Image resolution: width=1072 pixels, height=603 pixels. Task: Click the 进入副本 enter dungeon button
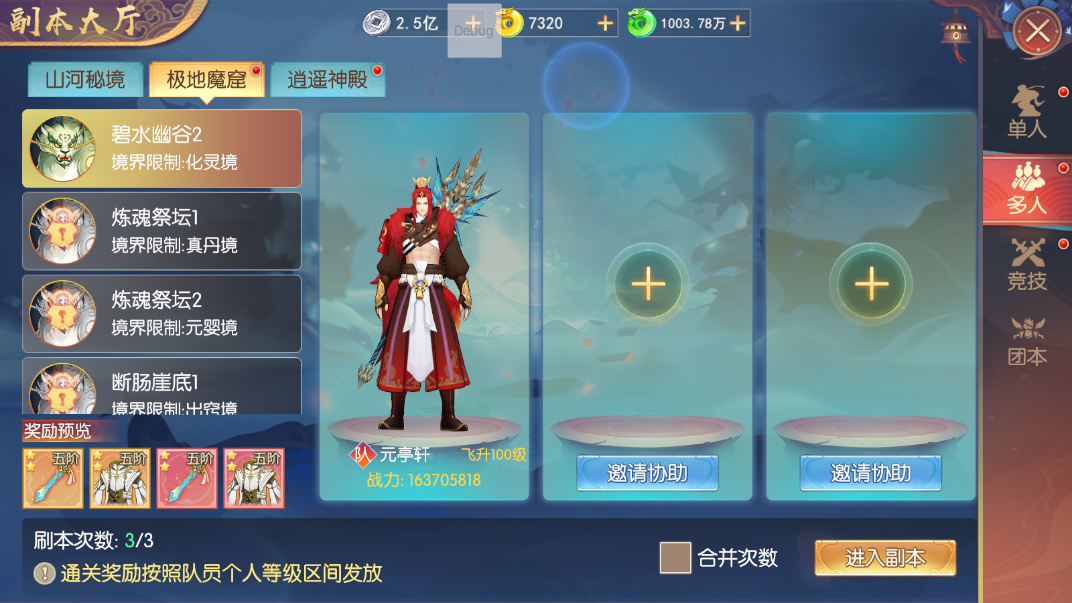pyautogui.click(x=885, y=558)
